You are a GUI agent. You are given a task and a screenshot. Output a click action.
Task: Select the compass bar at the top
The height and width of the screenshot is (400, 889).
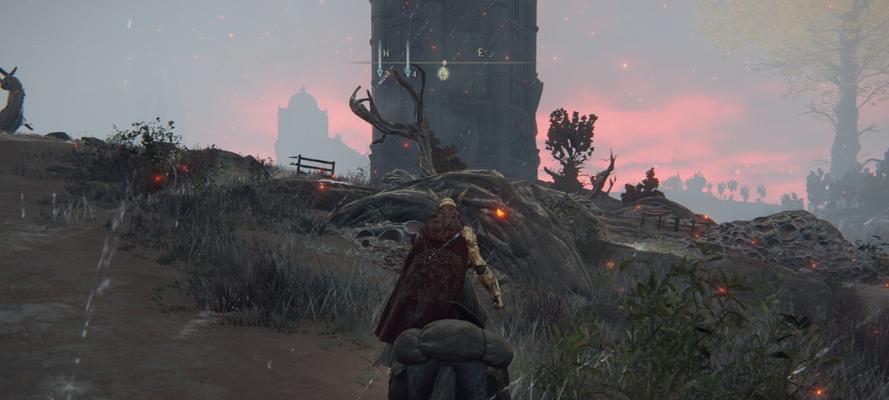click(443, 62)
